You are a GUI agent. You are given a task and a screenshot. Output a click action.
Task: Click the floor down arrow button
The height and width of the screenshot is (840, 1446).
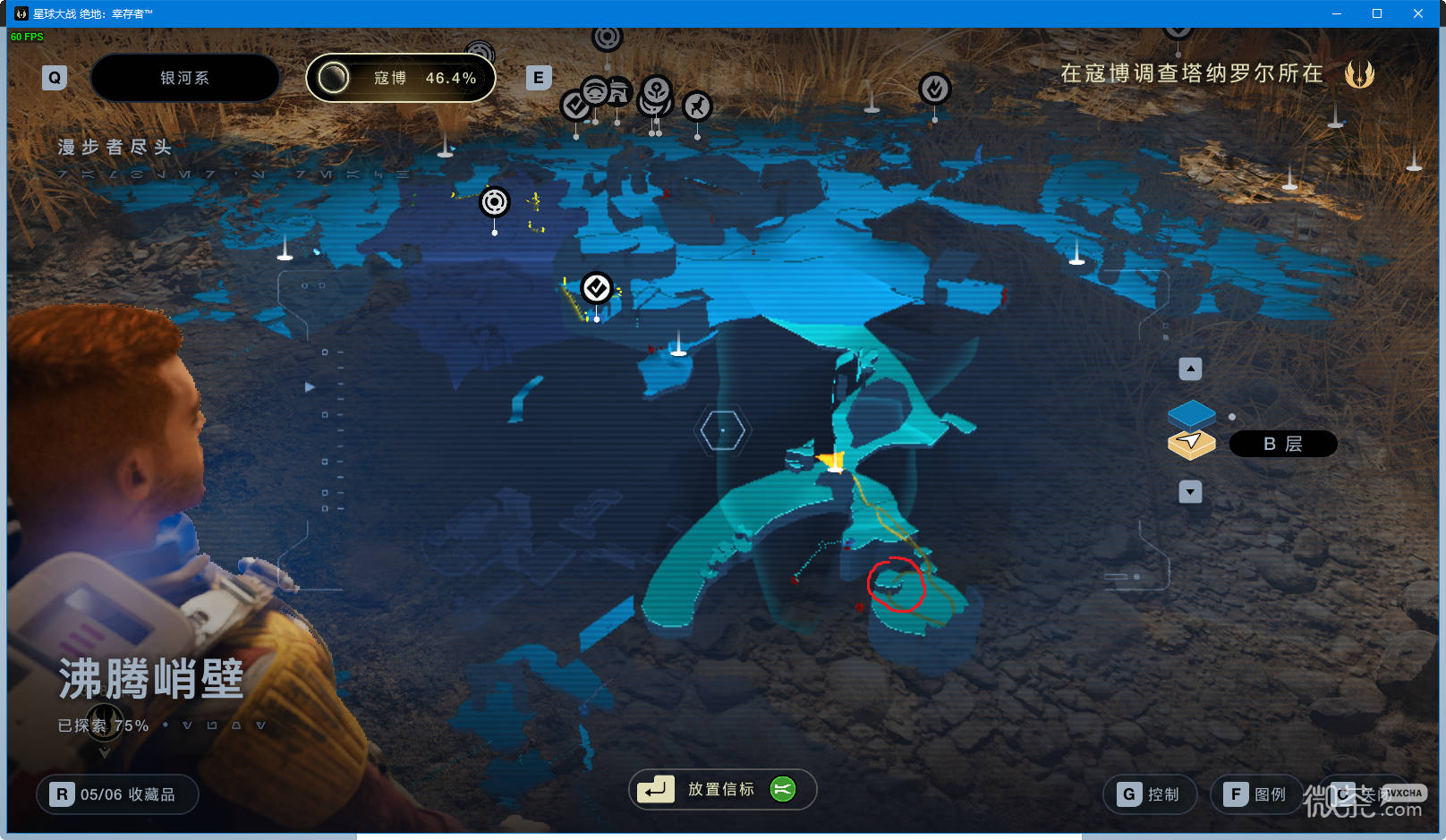tap(1190, 492)
